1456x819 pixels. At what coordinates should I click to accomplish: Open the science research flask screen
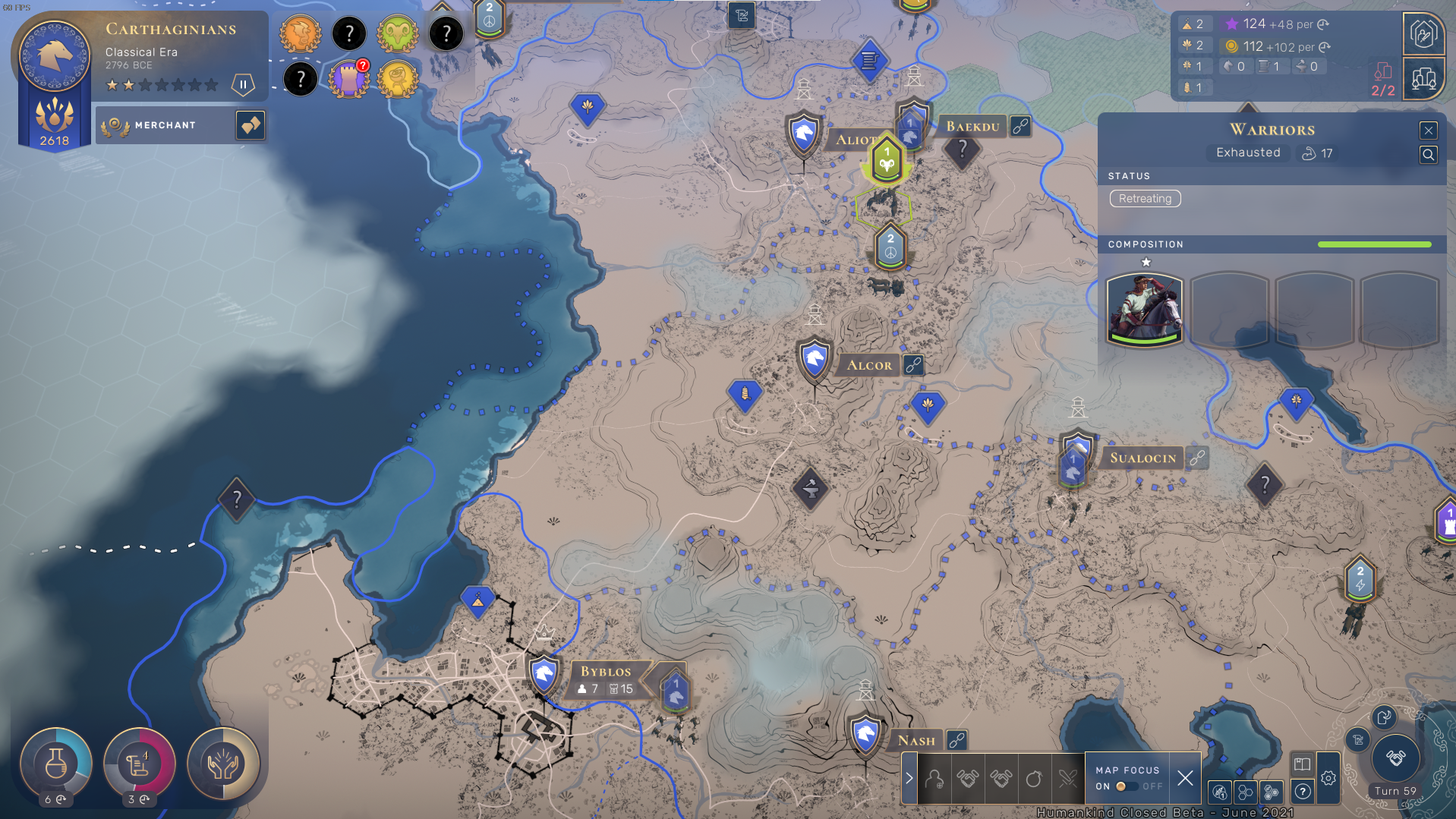click(x=55, y=764)
